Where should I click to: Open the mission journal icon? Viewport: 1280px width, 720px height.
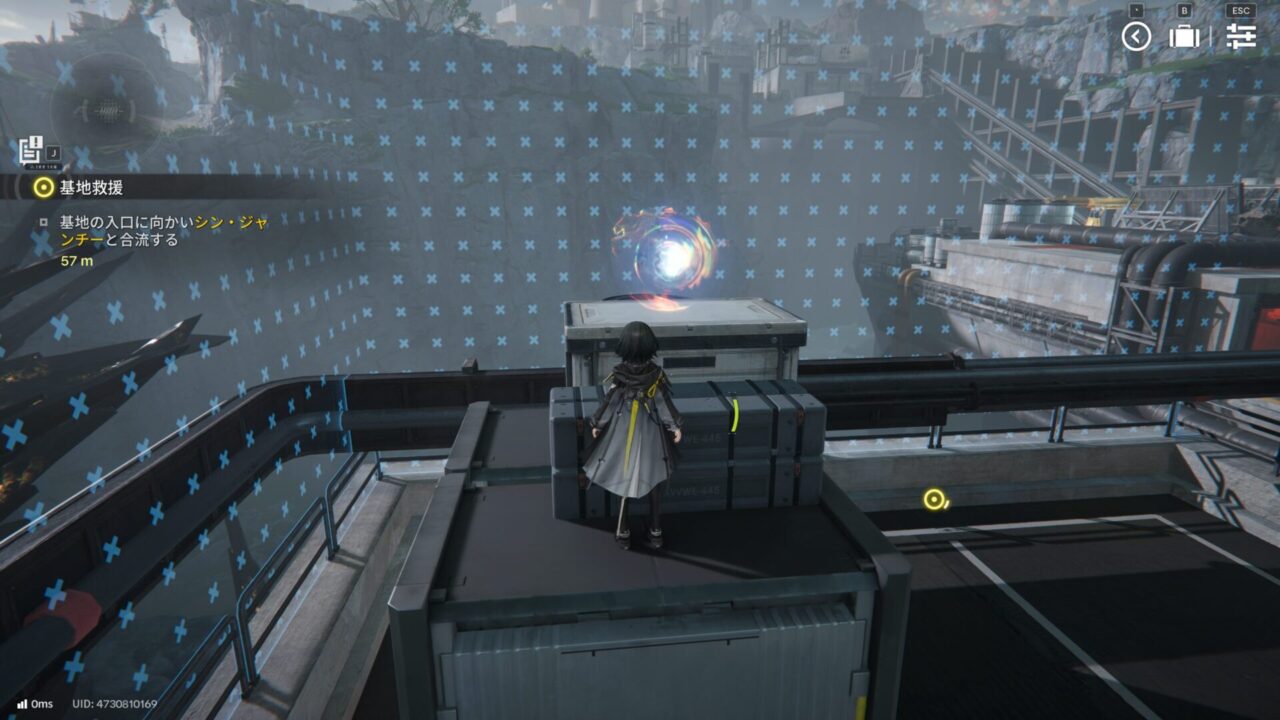tap(29, 149)
